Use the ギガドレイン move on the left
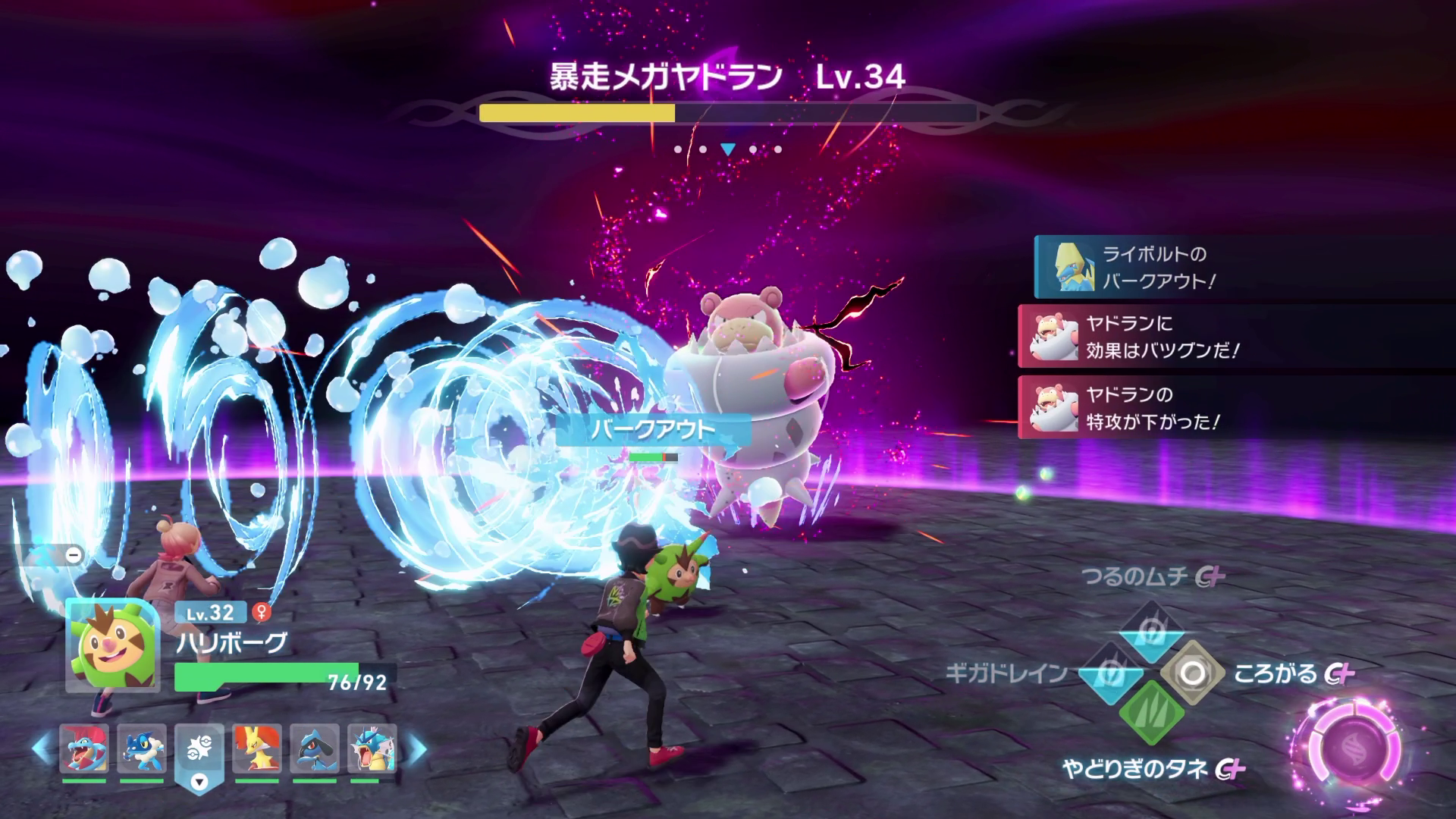 tap(1110, 673)
